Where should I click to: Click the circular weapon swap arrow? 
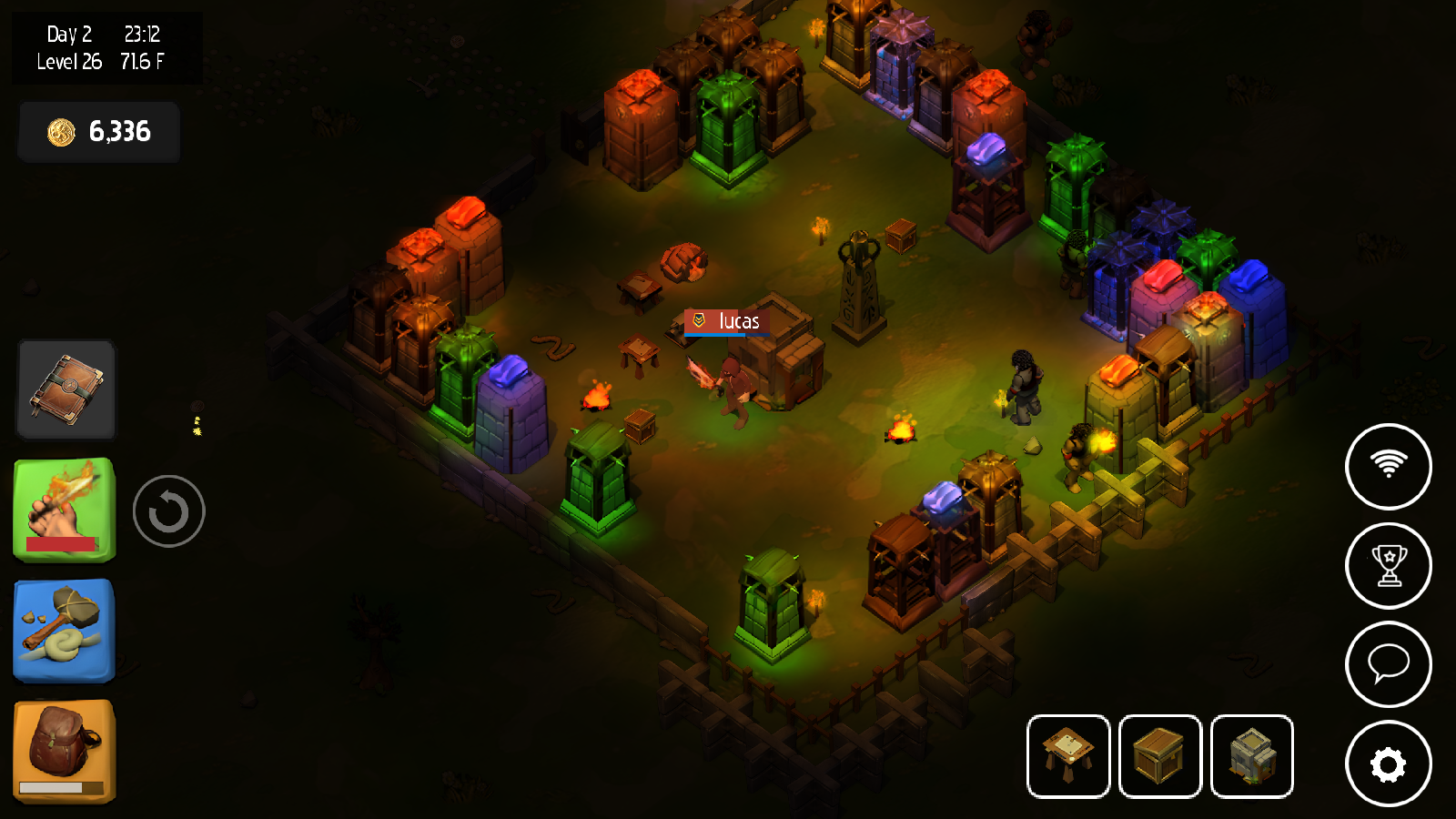tap(168, 511)
